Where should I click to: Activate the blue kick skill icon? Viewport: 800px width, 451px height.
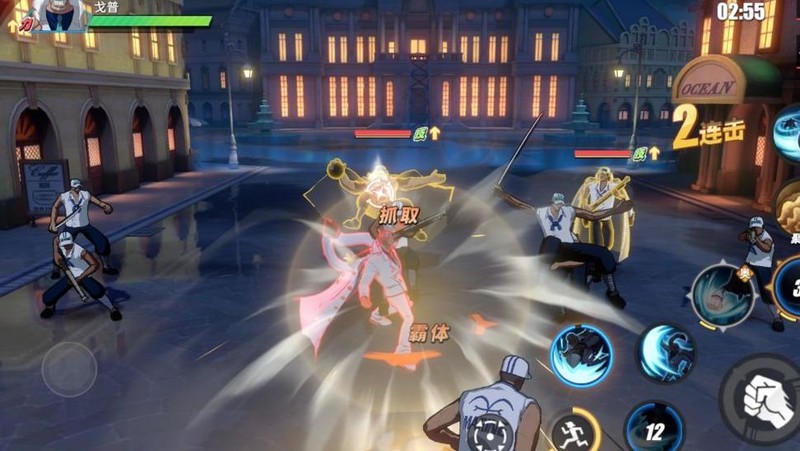click(581, 355)
